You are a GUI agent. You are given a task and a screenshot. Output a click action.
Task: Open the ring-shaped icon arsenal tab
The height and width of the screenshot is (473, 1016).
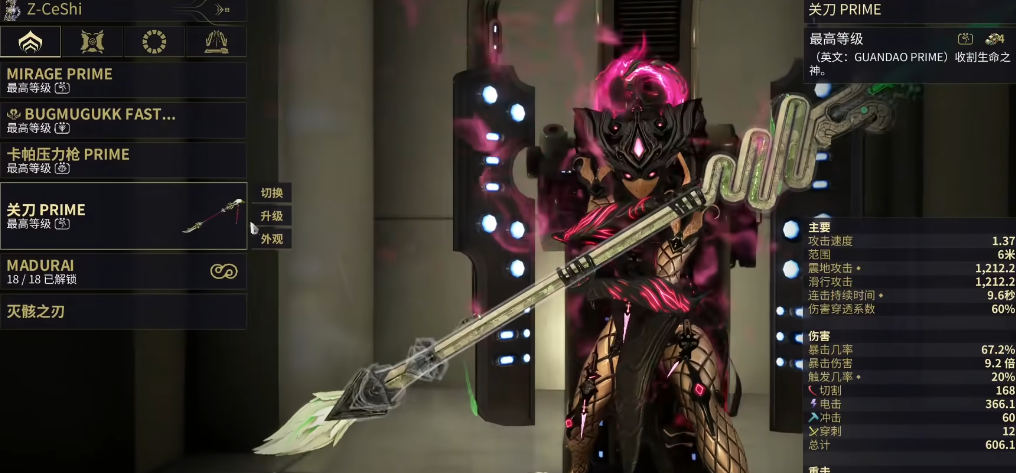point(154,42)
